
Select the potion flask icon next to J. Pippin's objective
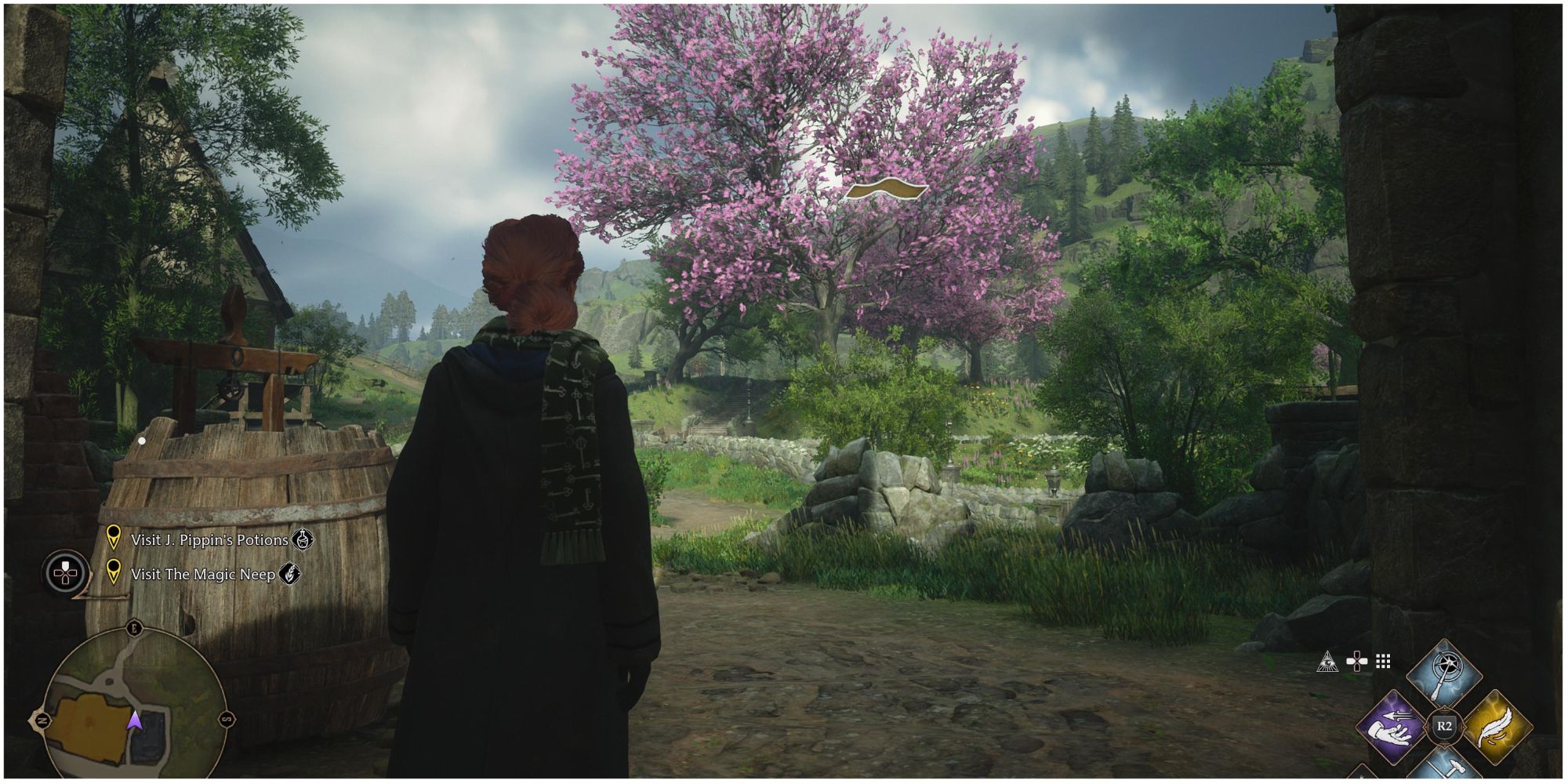[x=303, y=540]
